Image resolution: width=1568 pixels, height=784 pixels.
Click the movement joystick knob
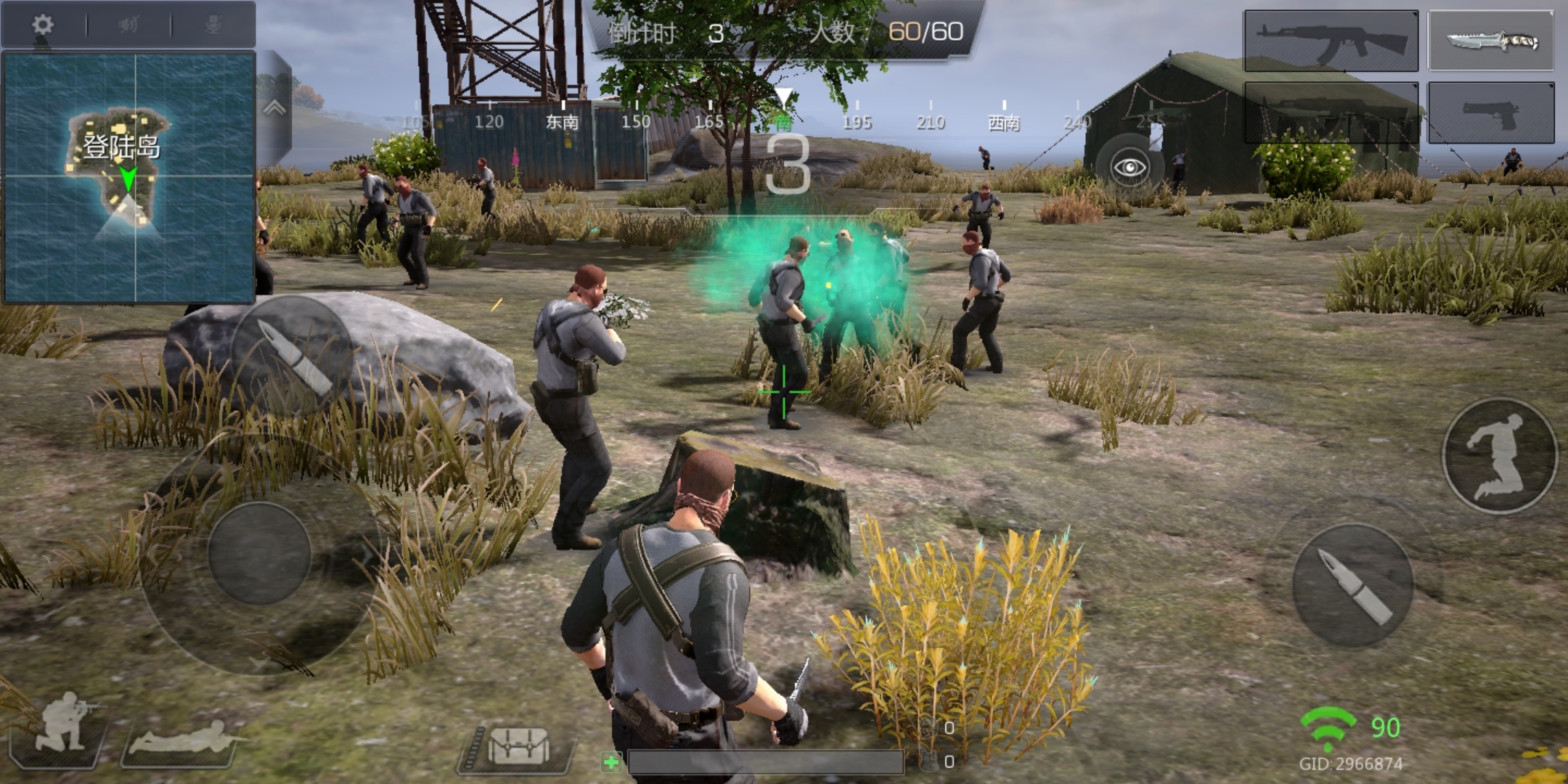pos(259,553)
